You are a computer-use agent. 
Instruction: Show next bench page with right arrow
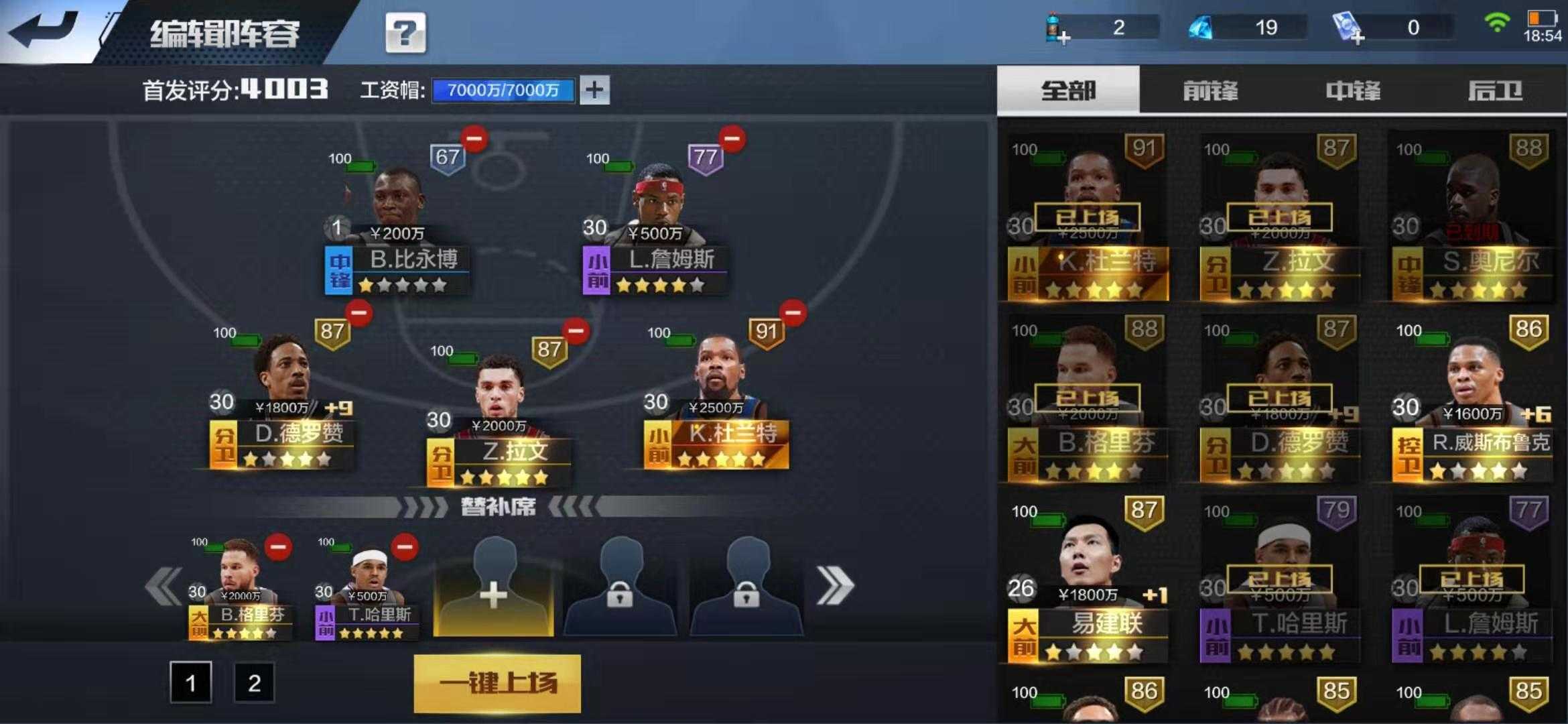tap(835, 585)
